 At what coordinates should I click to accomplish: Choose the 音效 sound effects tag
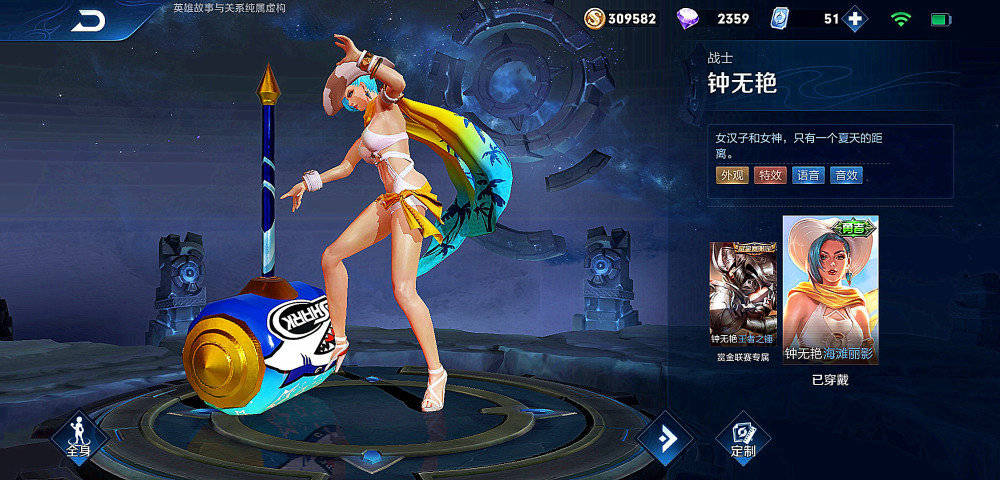[x=846, y=175]
